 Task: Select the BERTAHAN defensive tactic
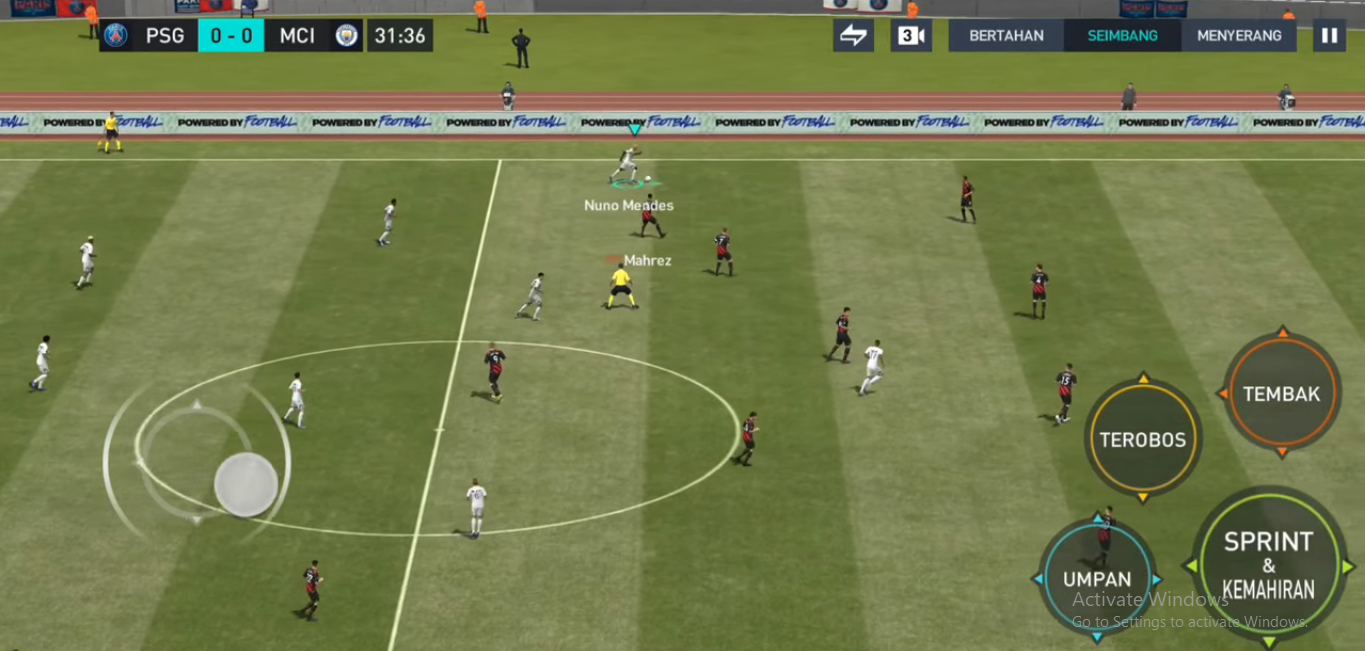pos(1006,36)
